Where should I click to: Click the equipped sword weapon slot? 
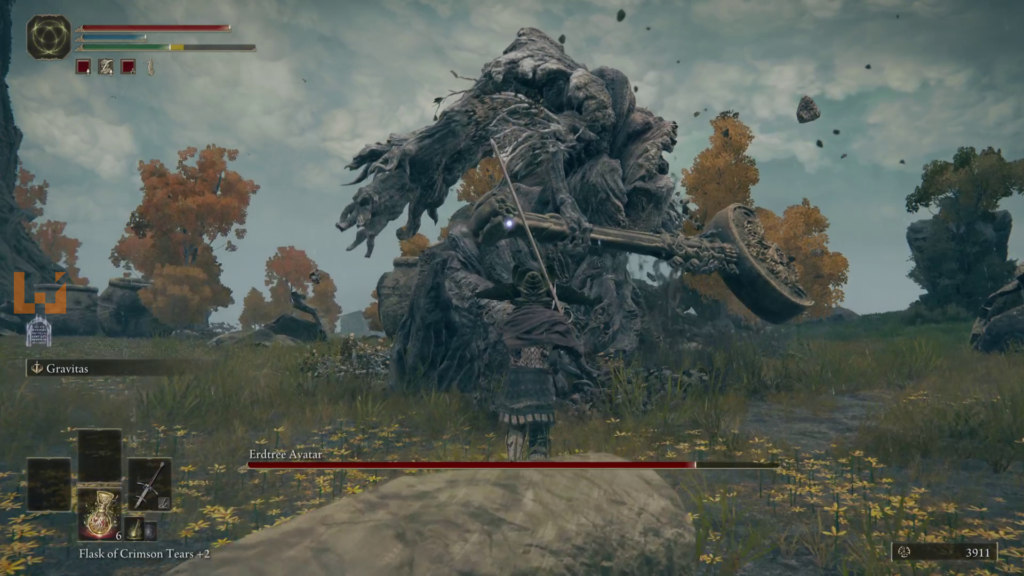click(x=149, y=484)
